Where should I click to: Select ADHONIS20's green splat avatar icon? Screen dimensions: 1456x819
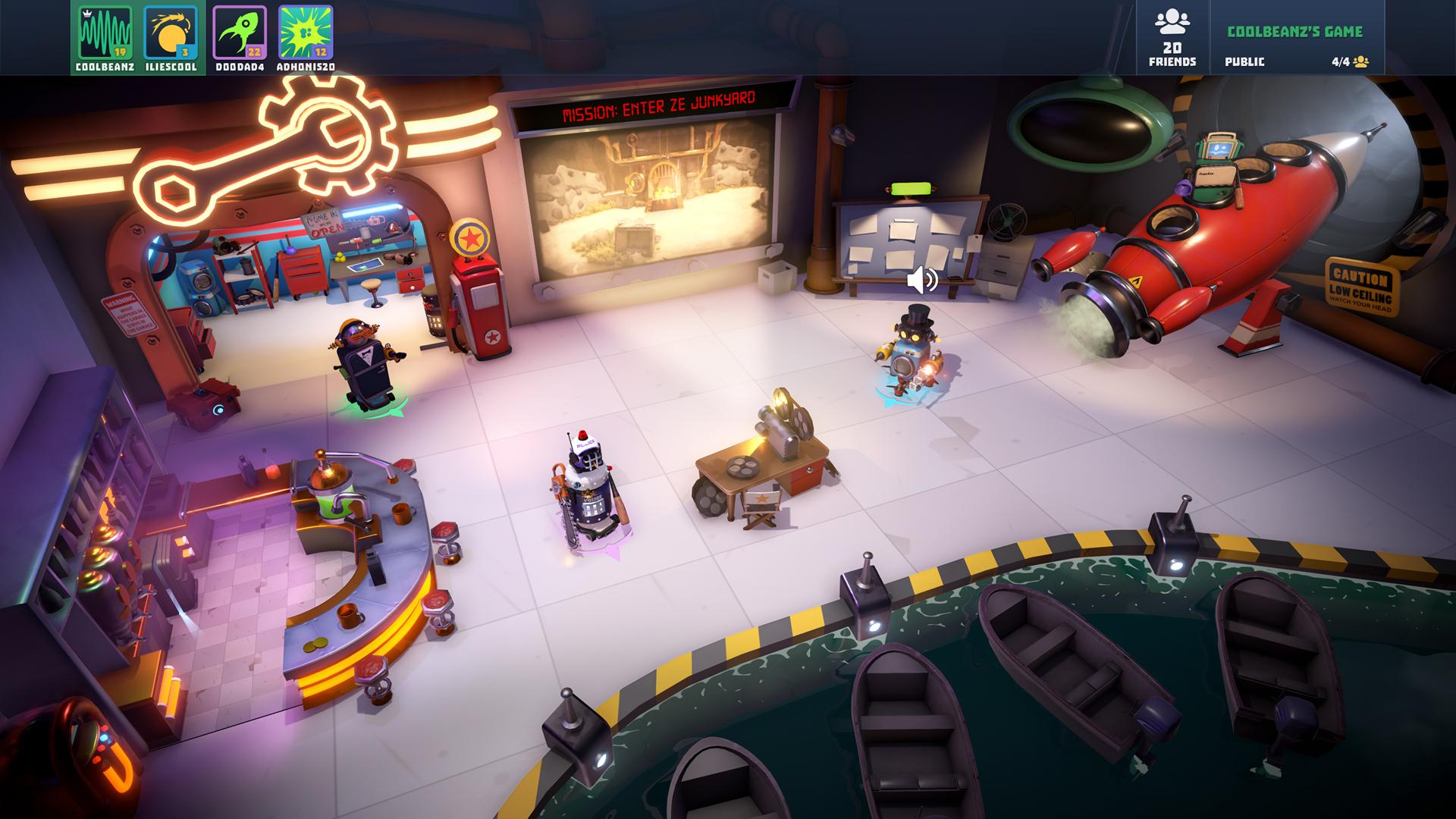pyautogui.click(x=305, y=33)
